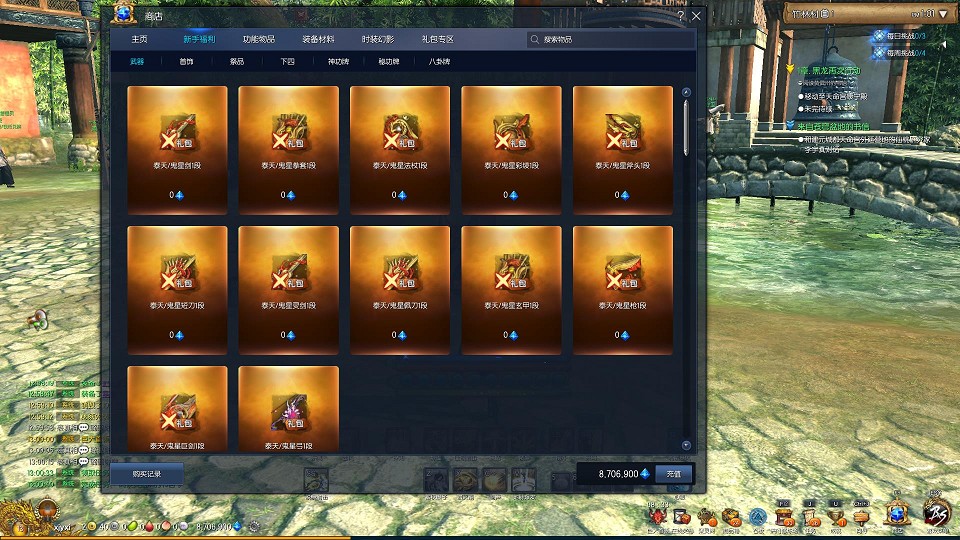This screenshot has width=960, height=540.
Task: Close the shop window
Action: 696,16
